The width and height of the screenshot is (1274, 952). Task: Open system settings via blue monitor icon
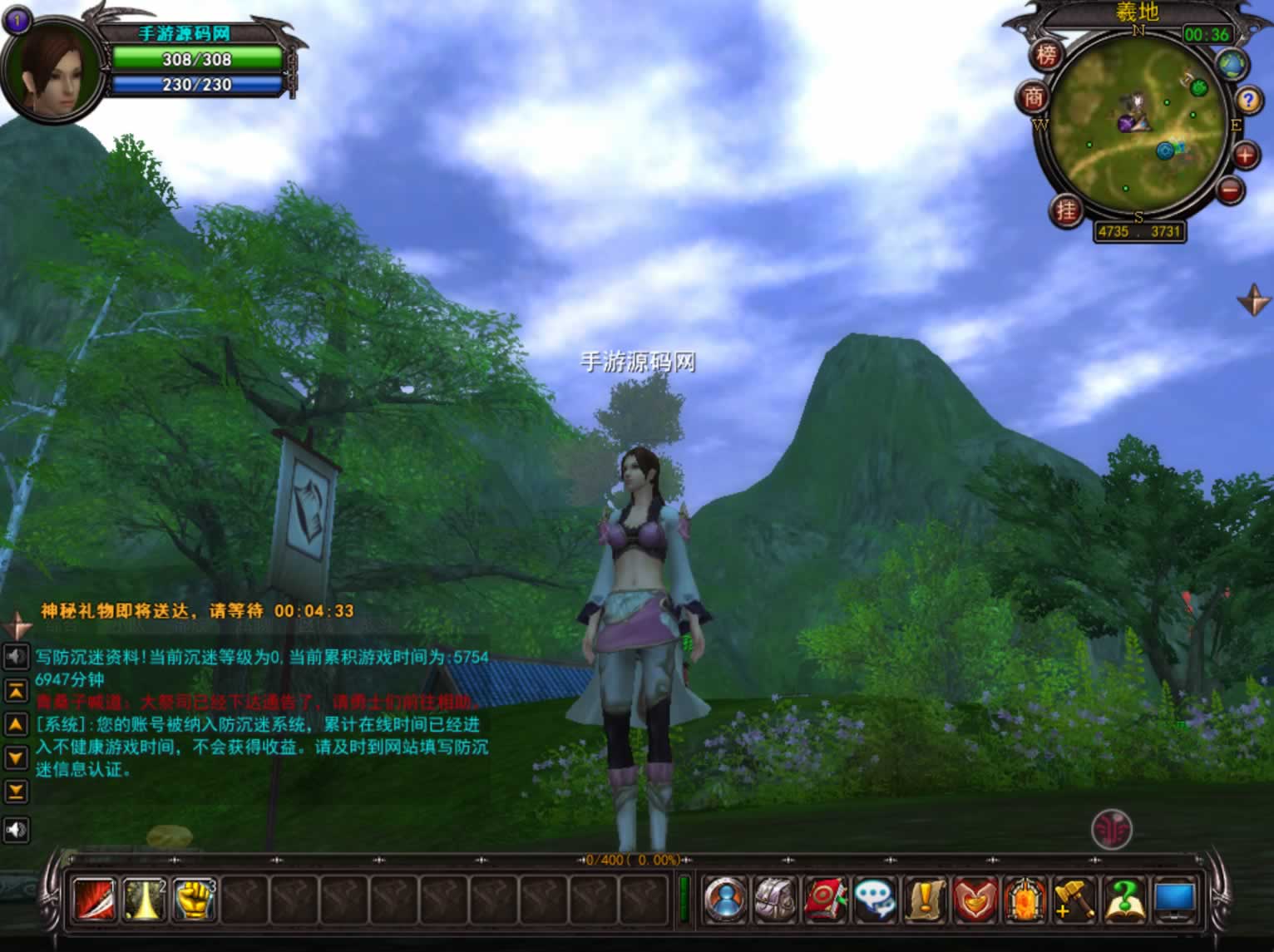click(x=1174, y=899)
